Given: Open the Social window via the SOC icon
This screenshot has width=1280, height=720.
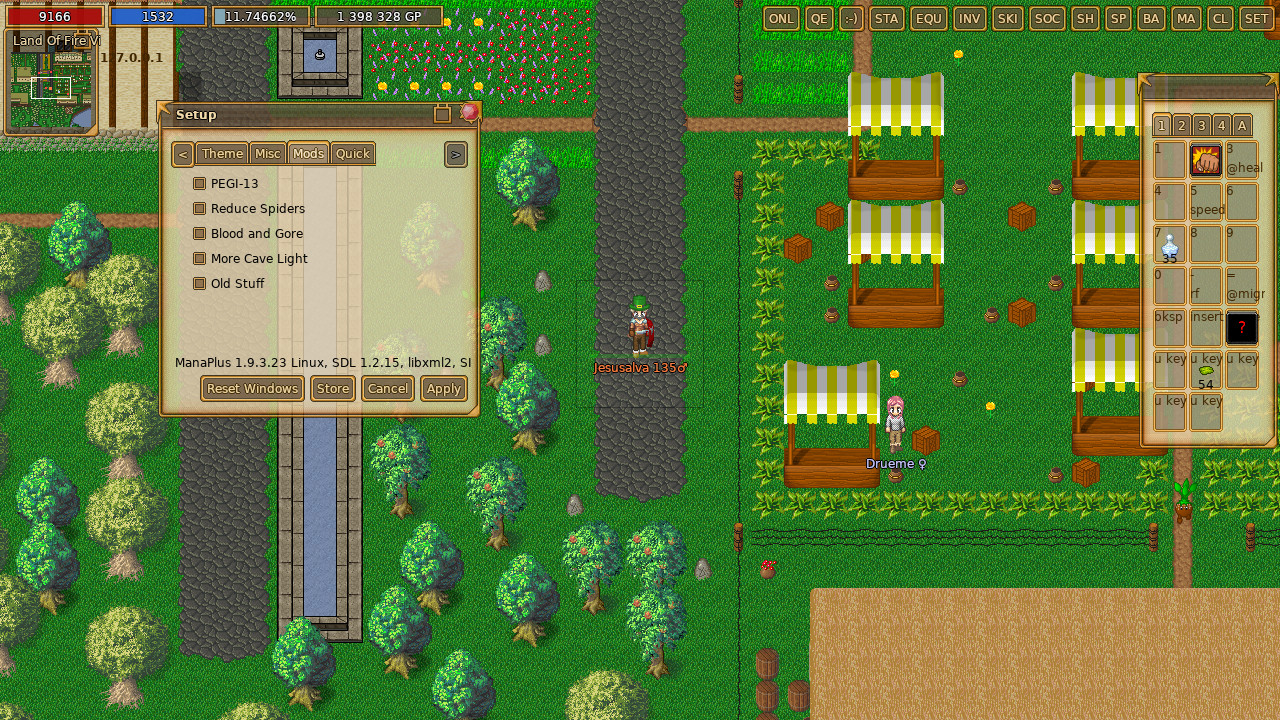Looking at the screenshot, I should (x=1046, y=18).
